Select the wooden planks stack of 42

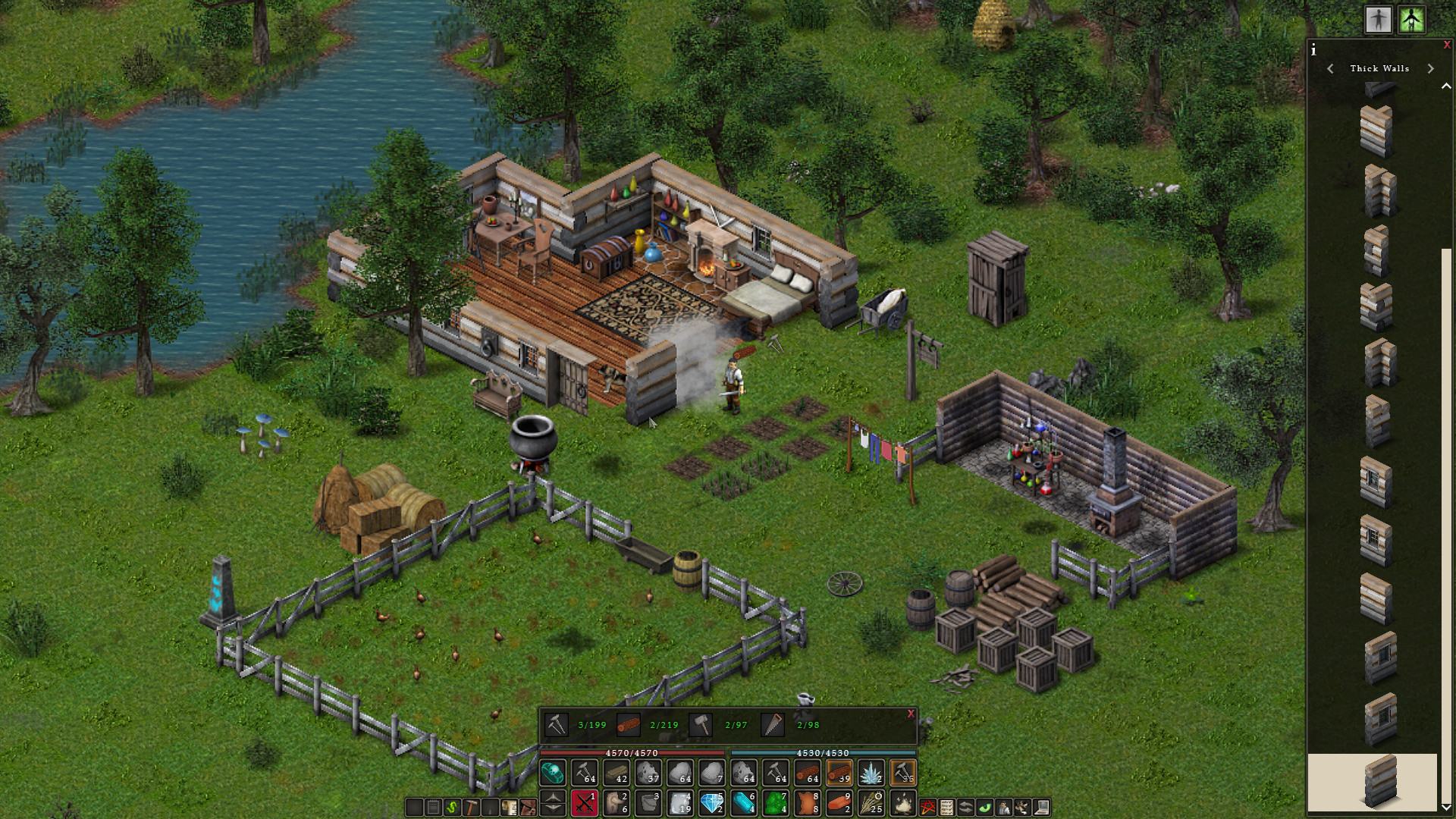[x=617, y=773]
